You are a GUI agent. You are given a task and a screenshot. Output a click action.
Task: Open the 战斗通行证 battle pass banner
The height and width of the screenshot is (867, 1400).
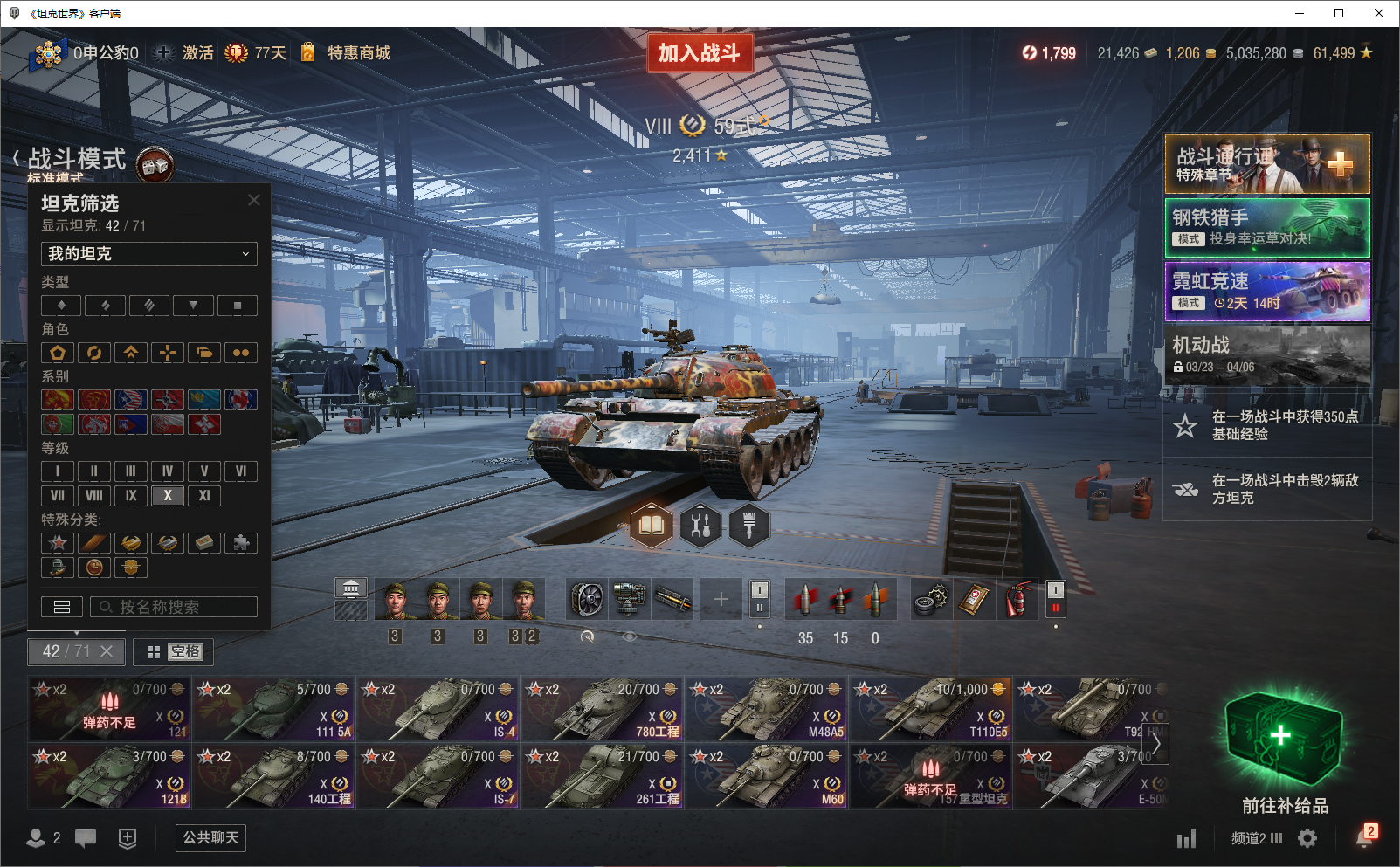(x=1267, y=164)
